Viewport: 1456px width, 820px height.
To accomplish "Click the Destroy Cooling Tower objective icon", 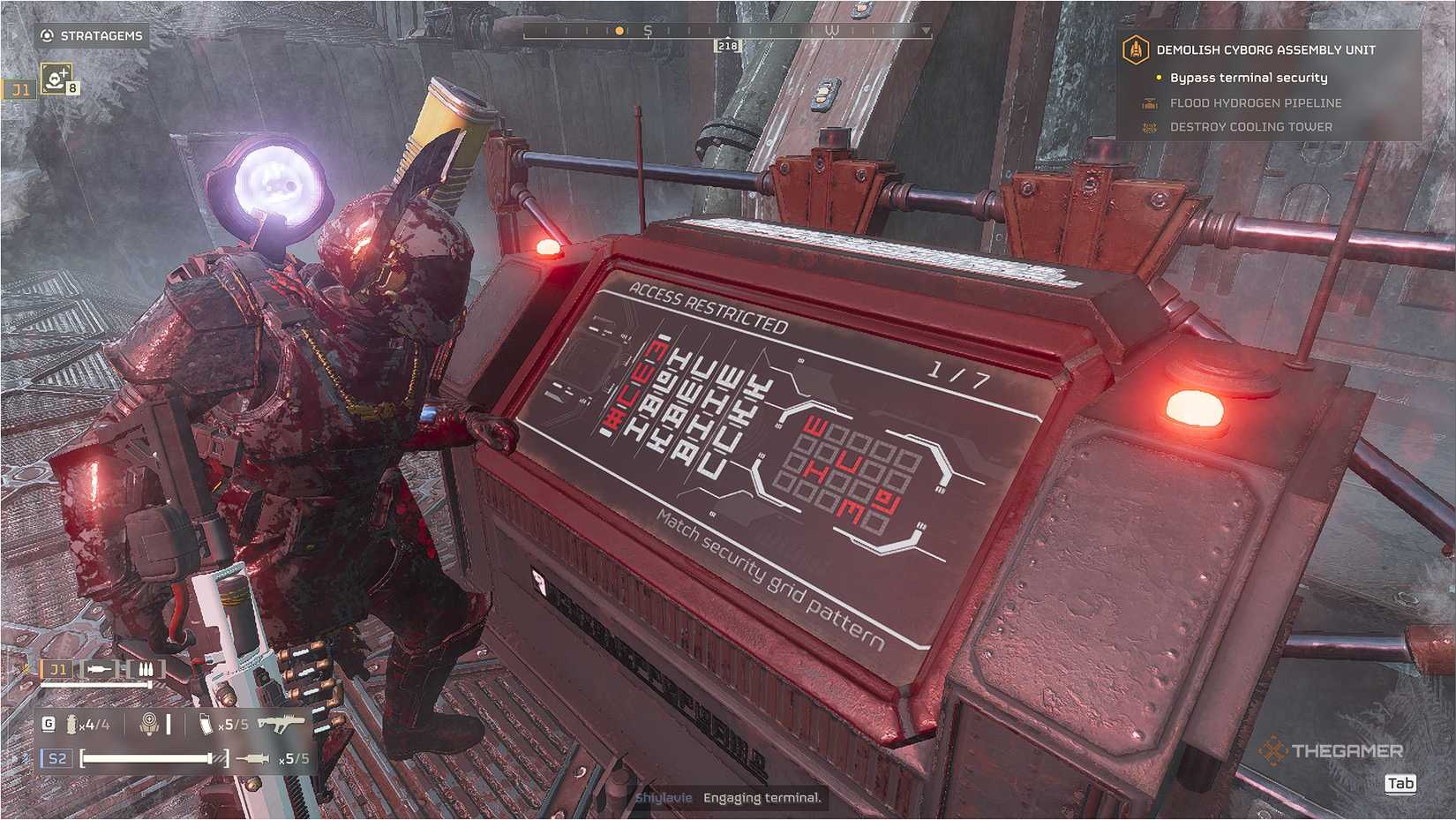I will pyautogui.click(x=1149, y=126).
